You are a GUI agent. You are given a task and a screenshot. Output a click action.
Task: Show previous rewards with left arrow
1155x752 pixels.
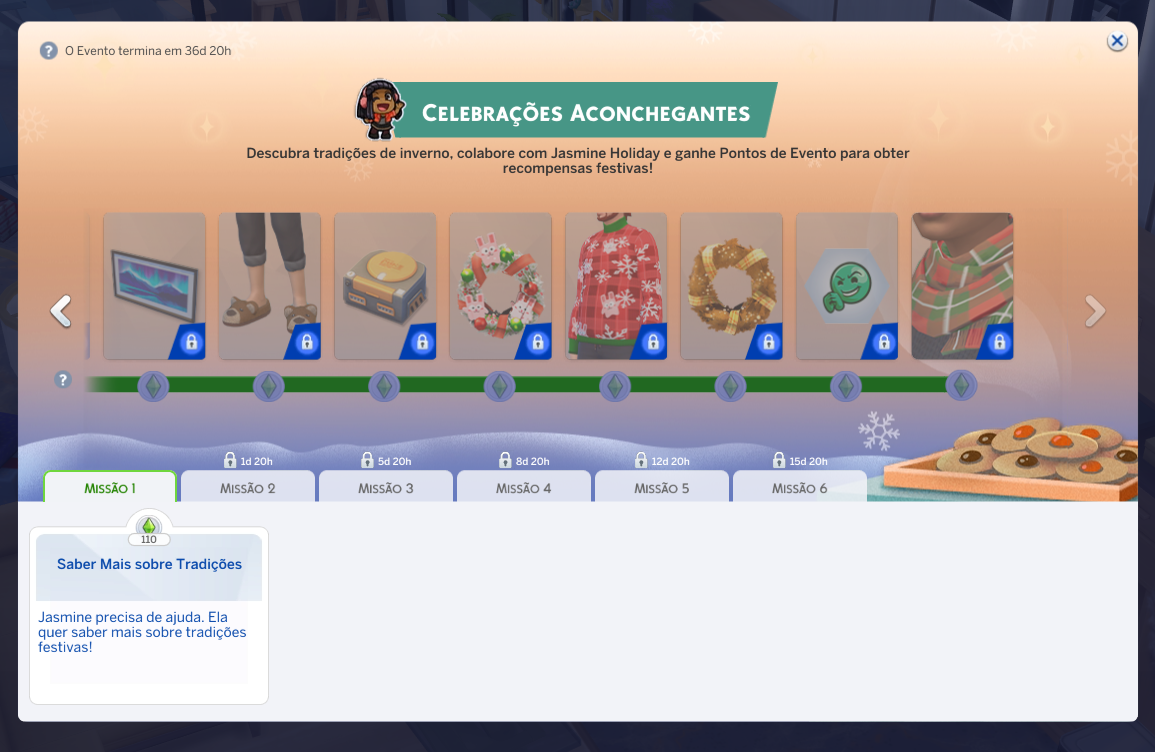click(61, 311)
